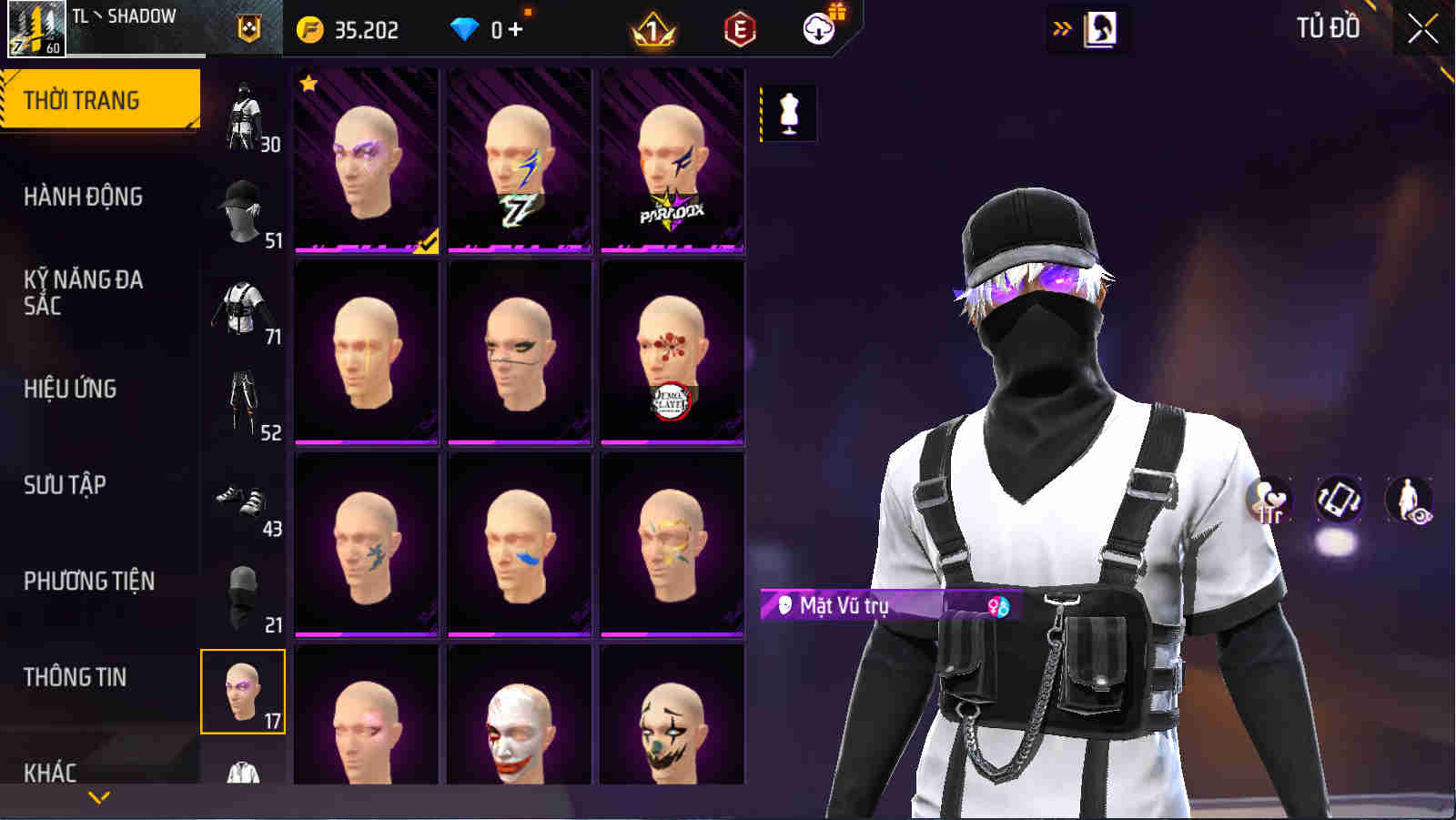Screen dimensions: 1456x820
Task: Switch to the HÀNH ĐỘNG category tab
Action: pos(86,197)
